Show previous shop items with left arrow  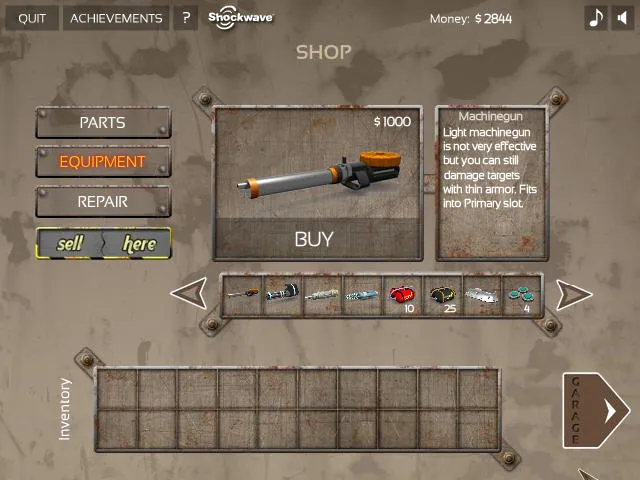[189, 294]
